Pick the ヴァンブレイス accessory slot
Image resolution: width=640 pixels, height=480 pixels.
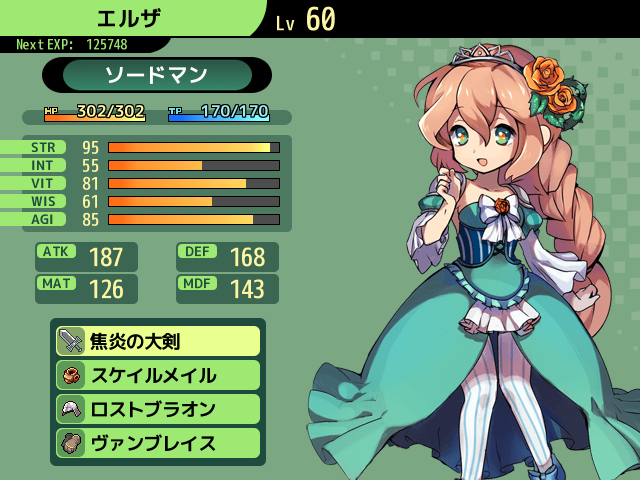tap(158, 443)
